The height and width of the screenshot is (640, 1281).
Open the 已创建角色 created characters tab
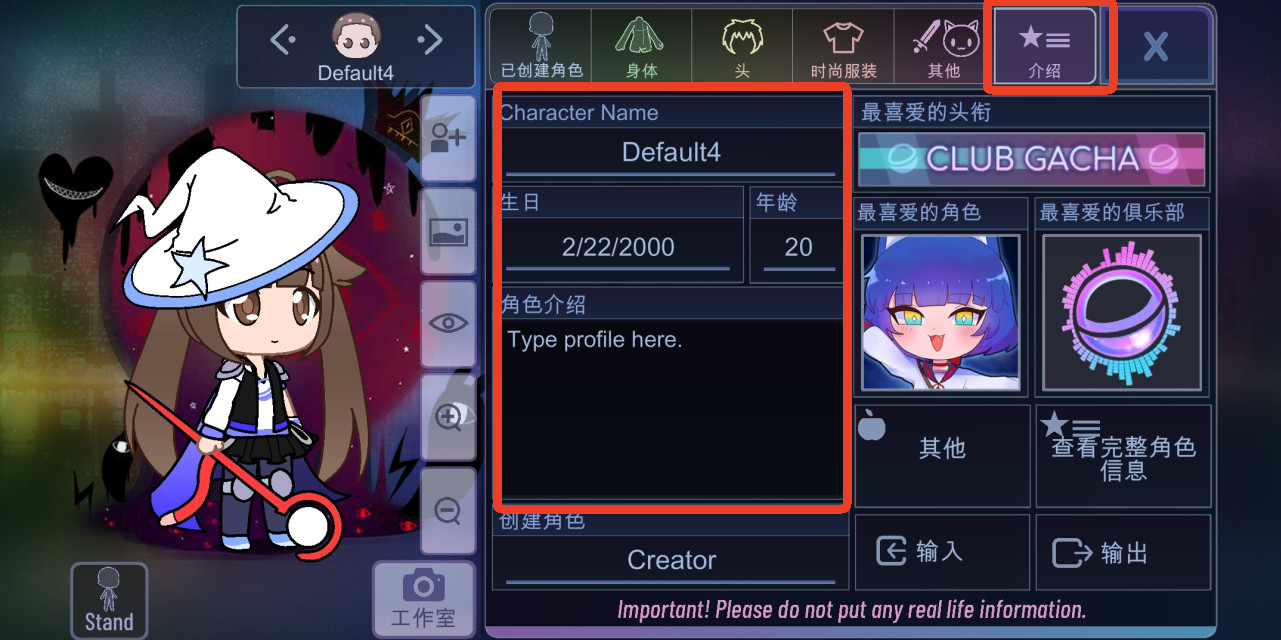[541, 46]
